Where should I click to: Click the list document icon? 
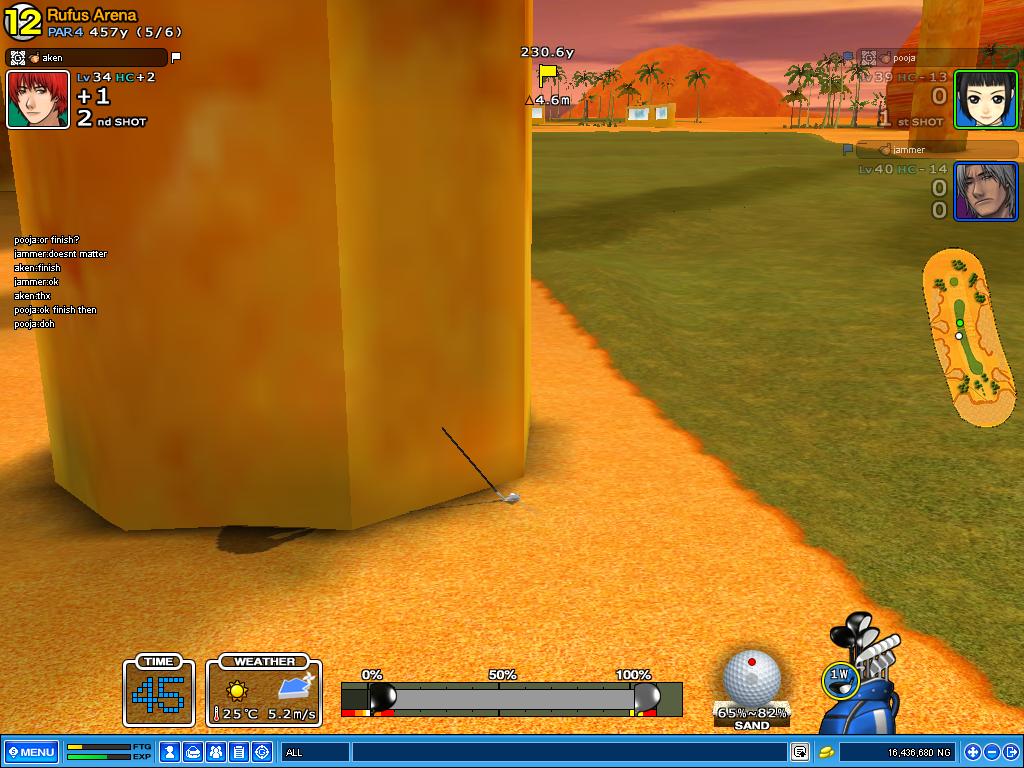coord(239,752)
